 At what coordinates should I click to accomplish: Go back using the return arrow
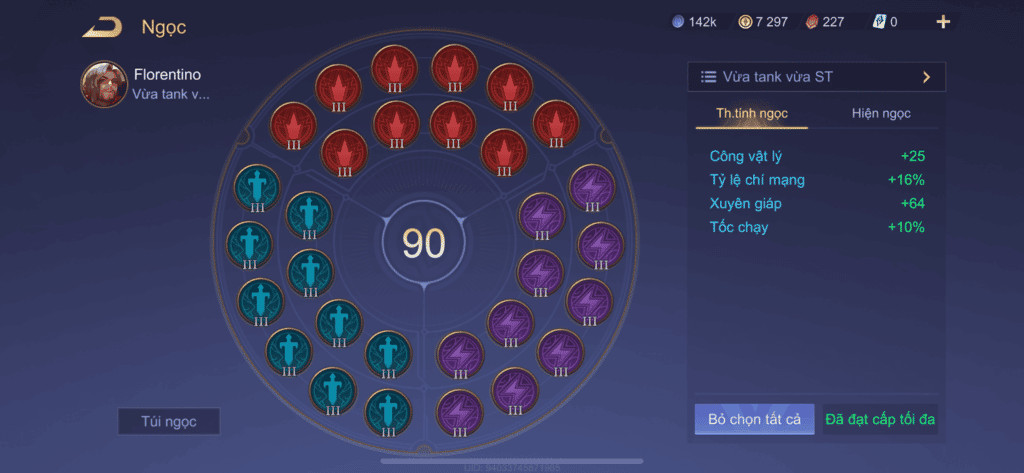[x=101, y=27]
